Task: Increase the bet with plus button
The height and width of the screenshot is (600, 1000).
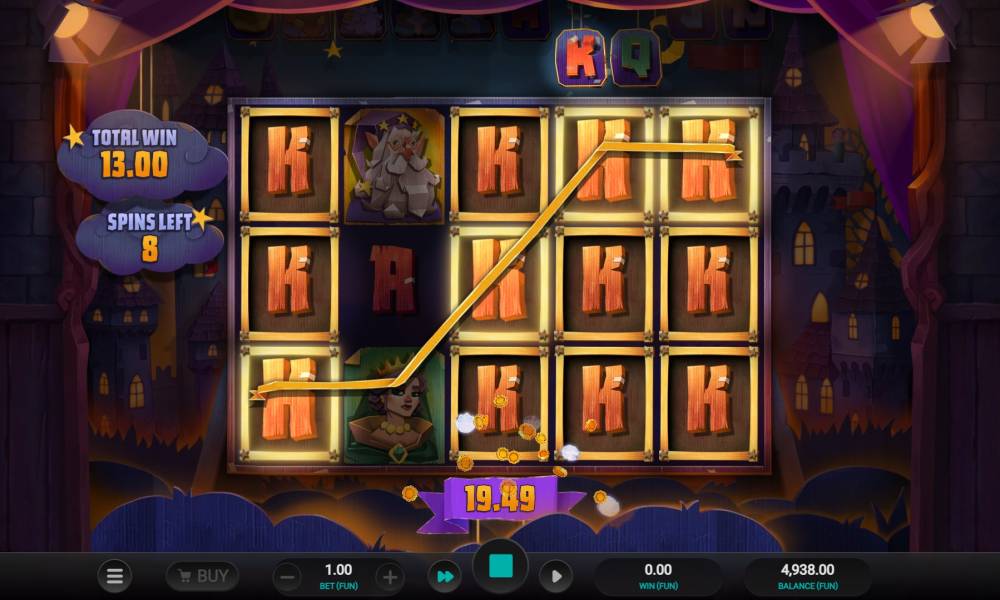Action: click(x=390, y=577)
